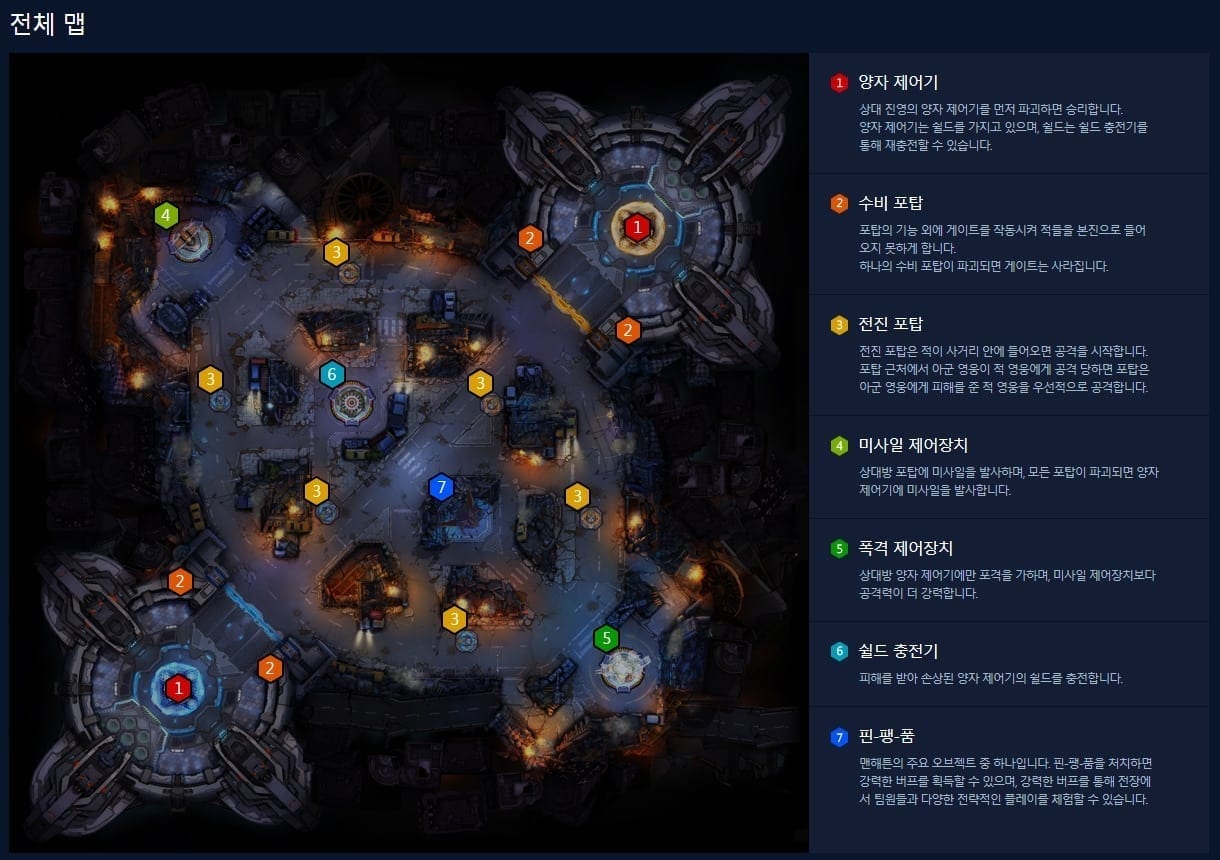The height and width of the screenshot is (860, 1220).
Task: Select the 양자 제어기 legend entry
Action: (x=897, y=82)
